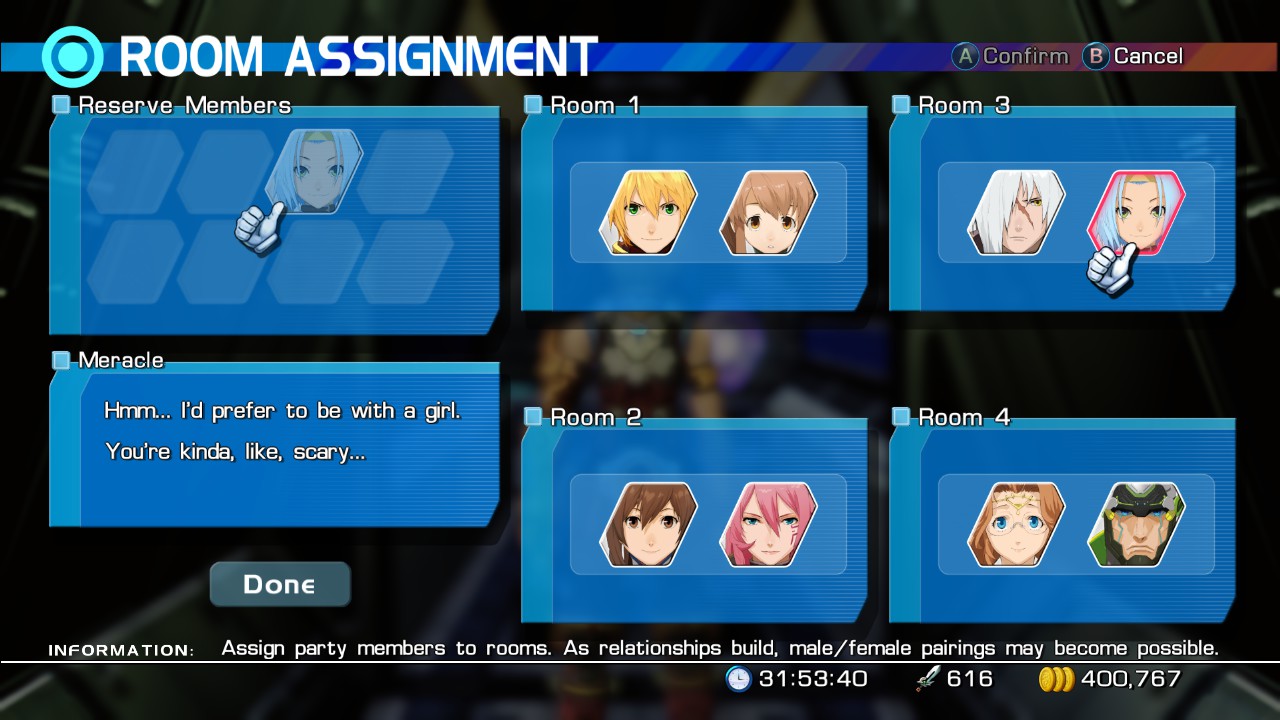Click the Done button
The width and height of the screenshot is (1280, 720).
pyautogui.click(x=279, y=584)
